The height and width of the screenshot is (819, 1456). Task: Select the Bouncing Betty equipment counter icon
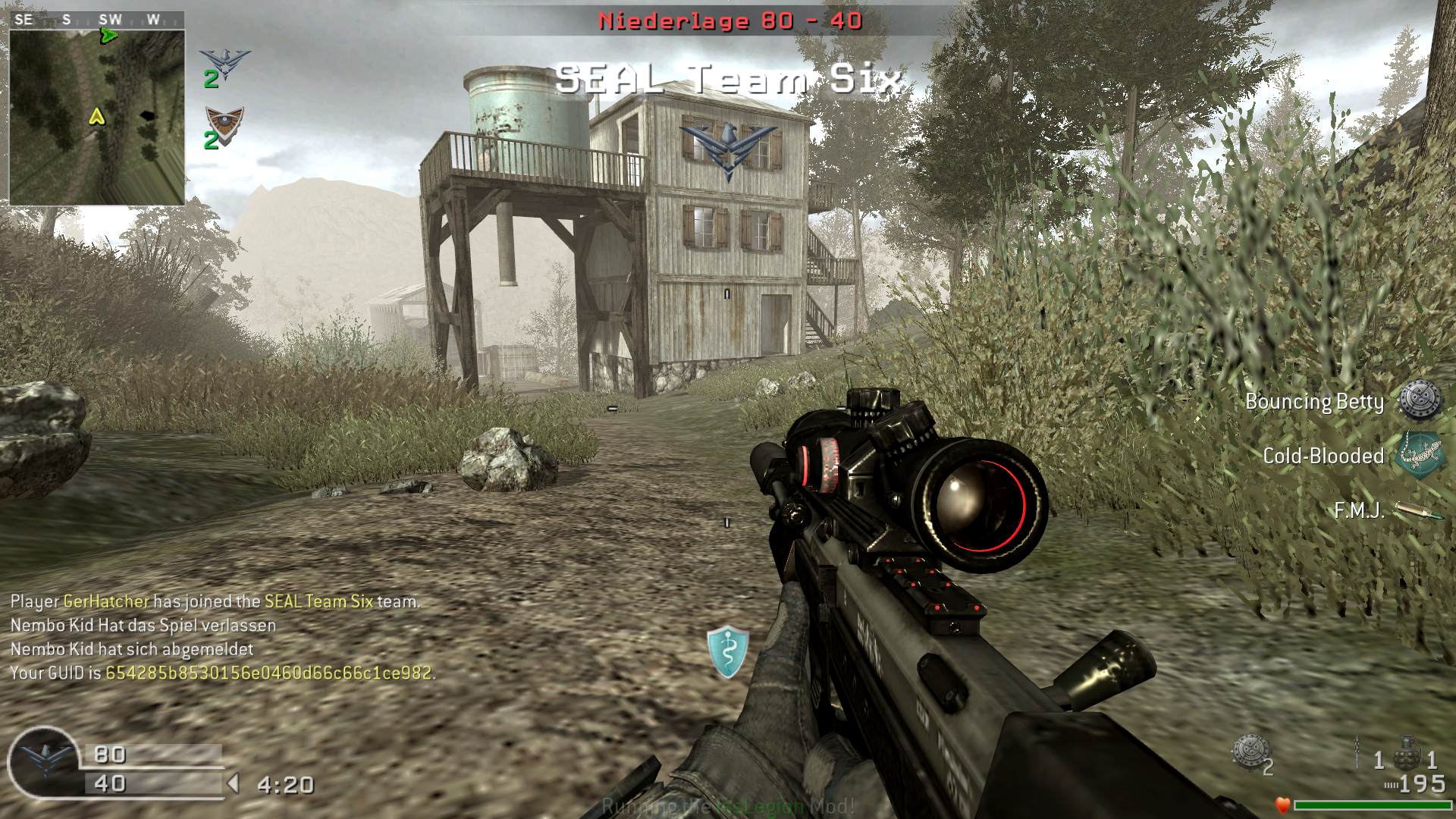point(1250,750)
